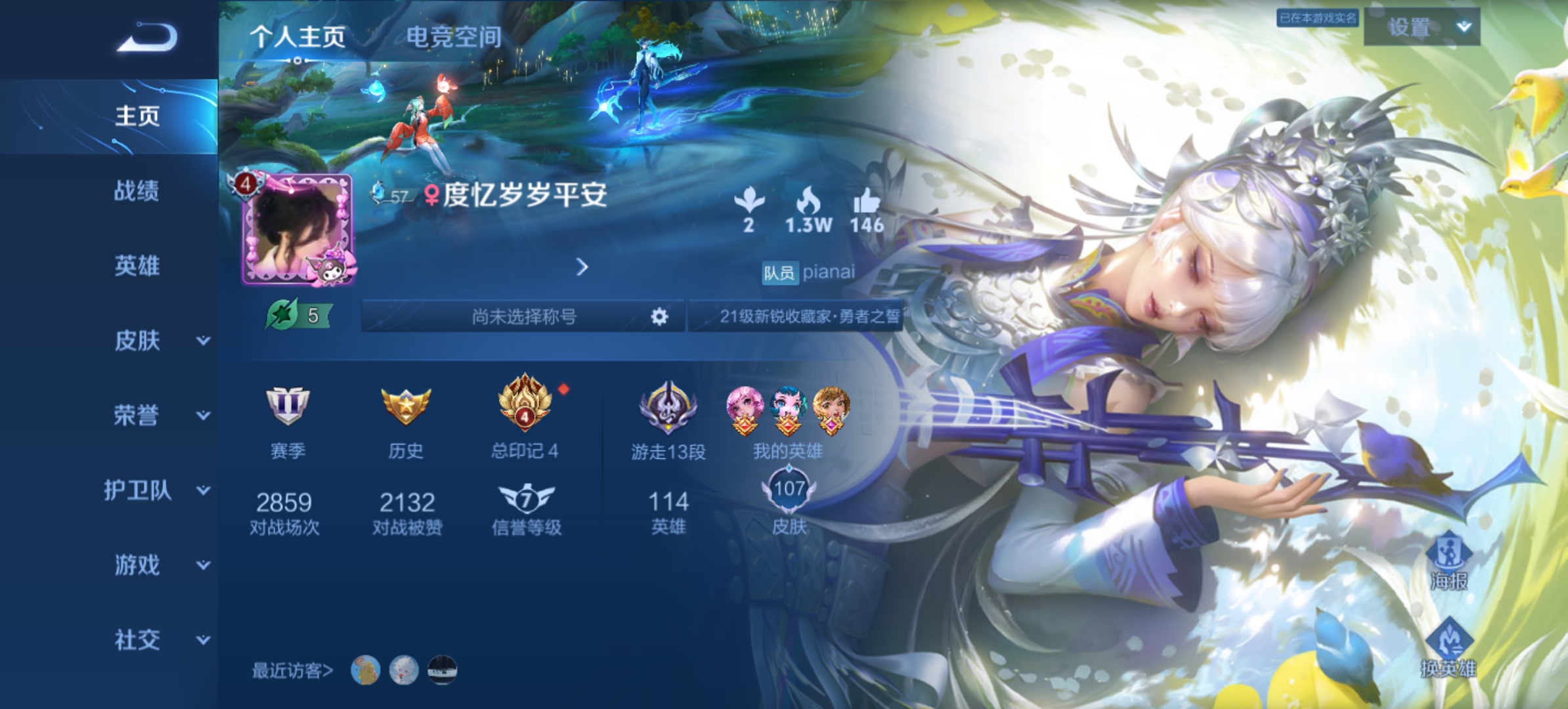Screen dimensions: 1568x709
Task: Open profile details via the right arrow
Action: click(580, 268)
